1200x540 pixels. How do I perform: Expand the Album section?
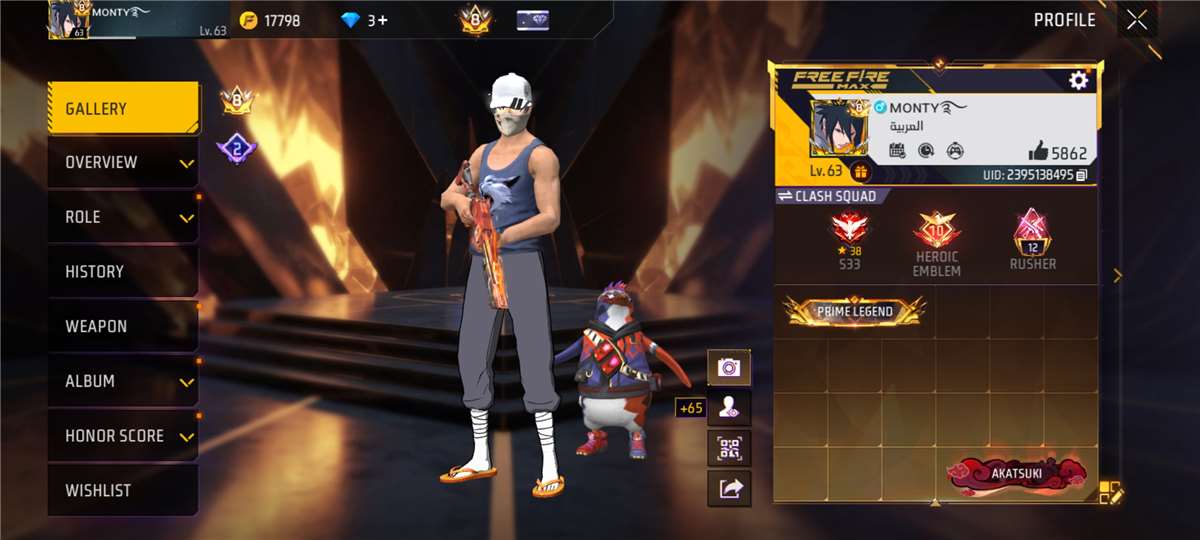[122, 381]
